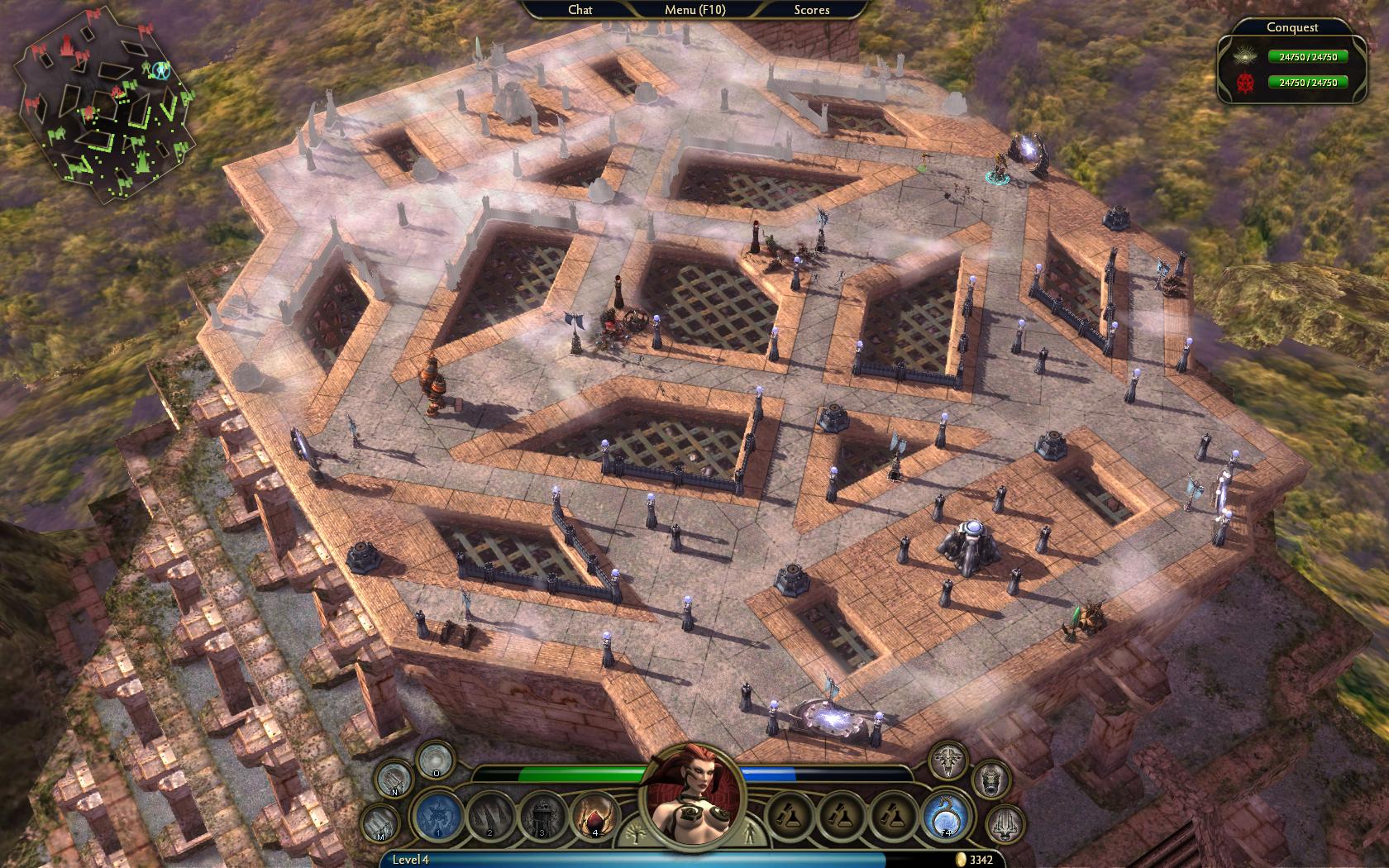The height and width of the screenshot is (868, 1389).
Task: Show the Scores panel
Action: coord(811,10)
